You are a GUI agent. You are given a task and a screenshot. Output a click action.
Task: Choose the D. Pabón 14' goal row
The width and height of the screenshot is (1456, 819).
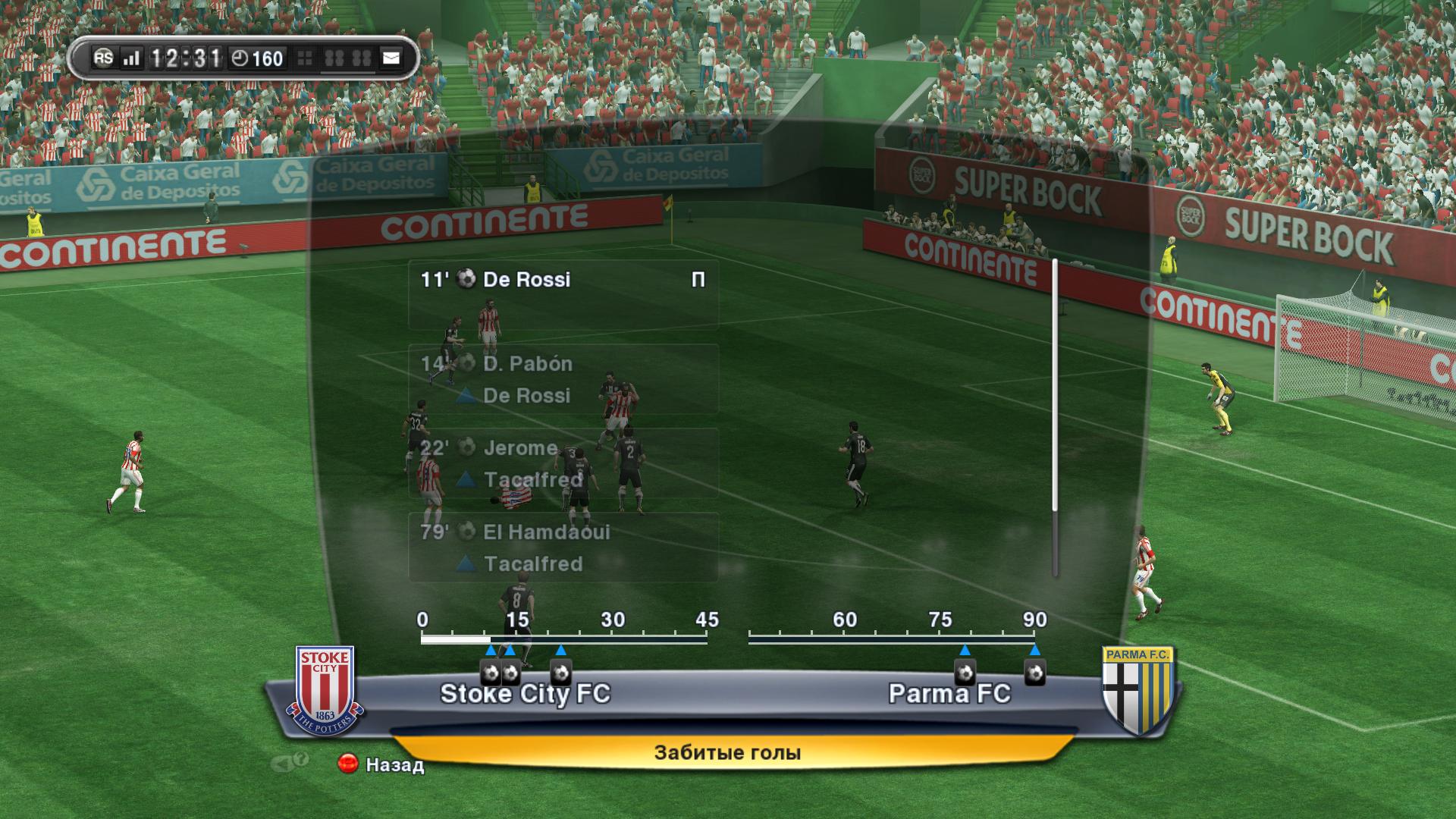(563, 378)
